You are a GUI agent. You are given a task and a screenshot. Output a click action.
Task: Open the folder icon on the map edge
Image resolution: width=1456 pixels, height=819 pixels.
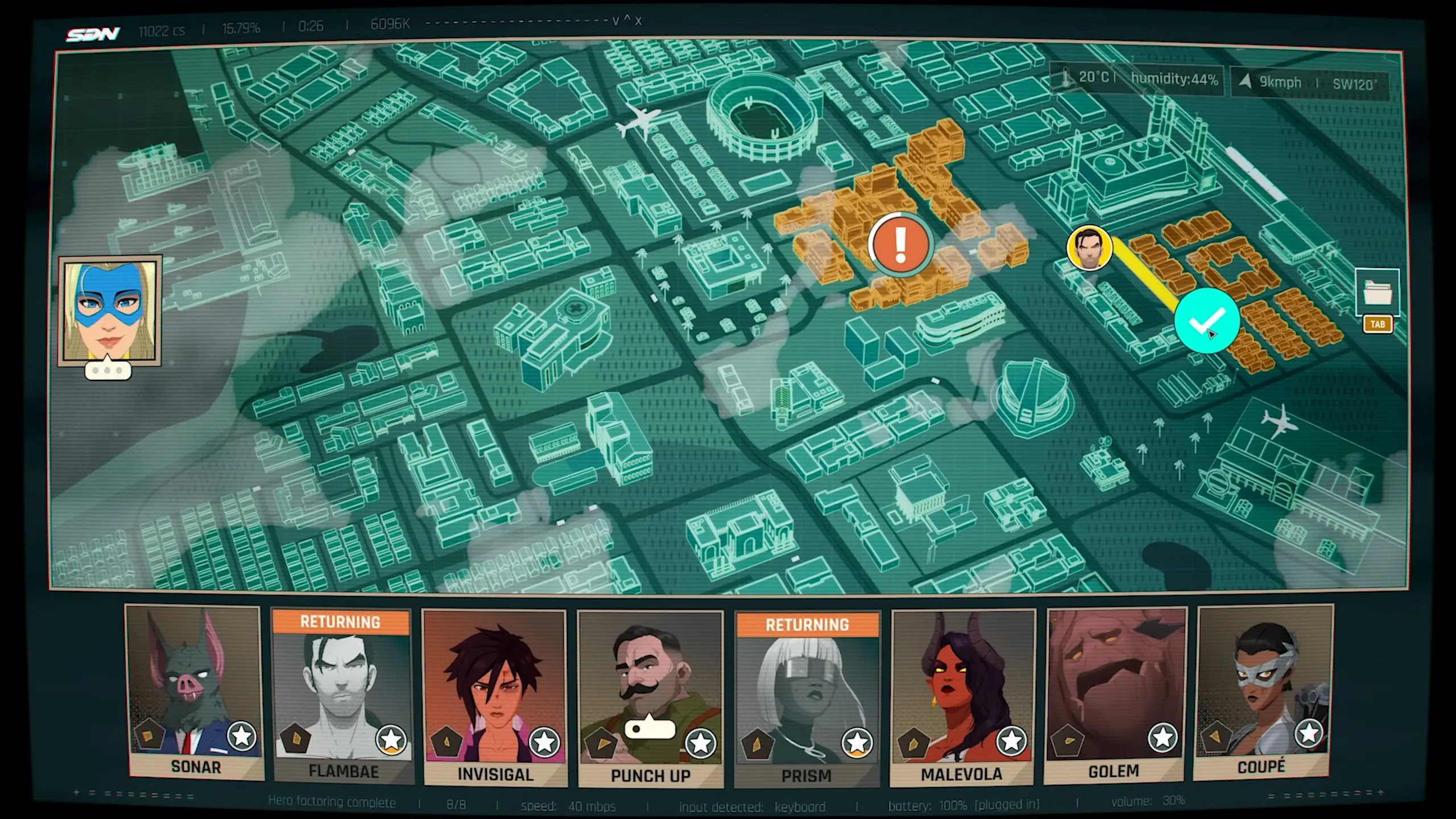click(x=1378, y=292)
